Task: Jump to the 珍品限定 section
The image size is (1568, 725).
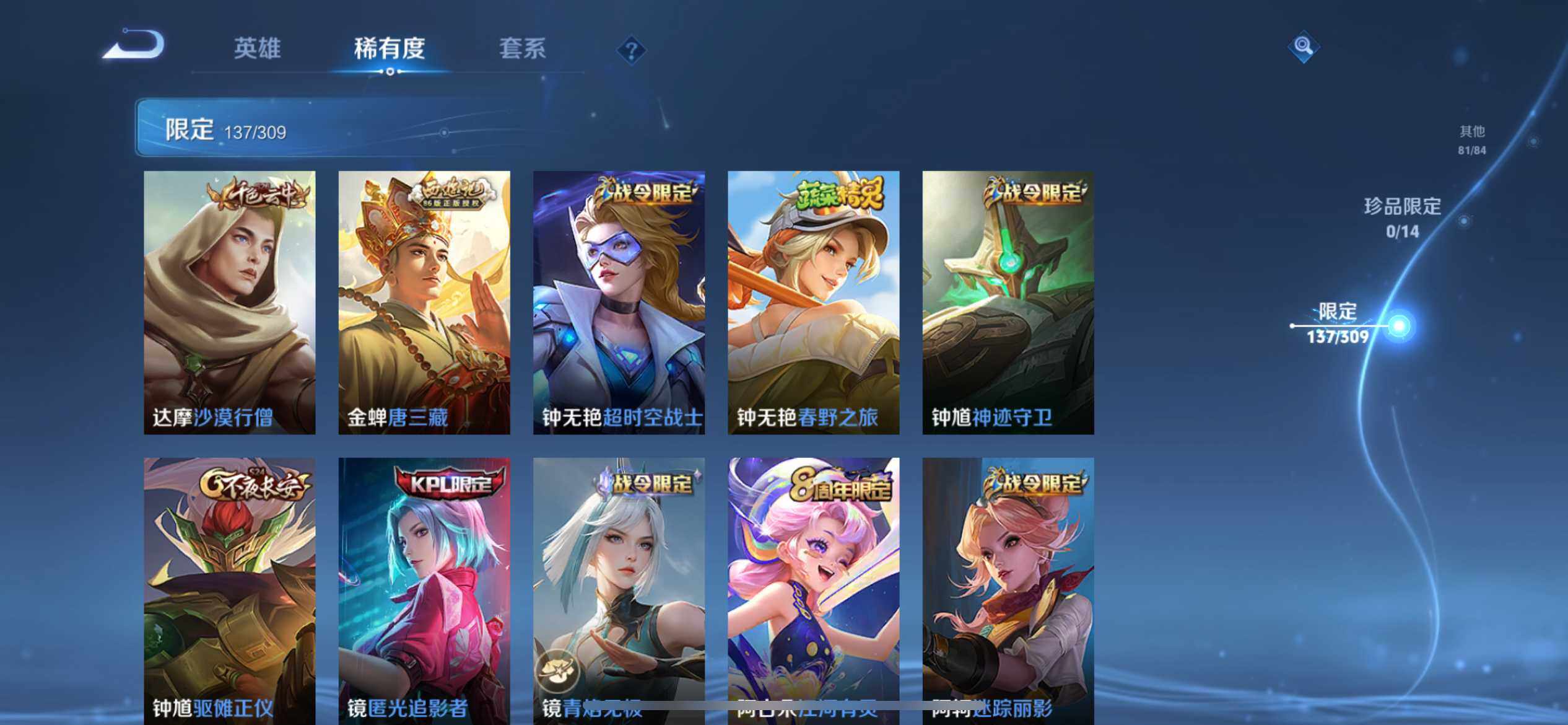Action: pyautogui.click(x=1403, y=217)
